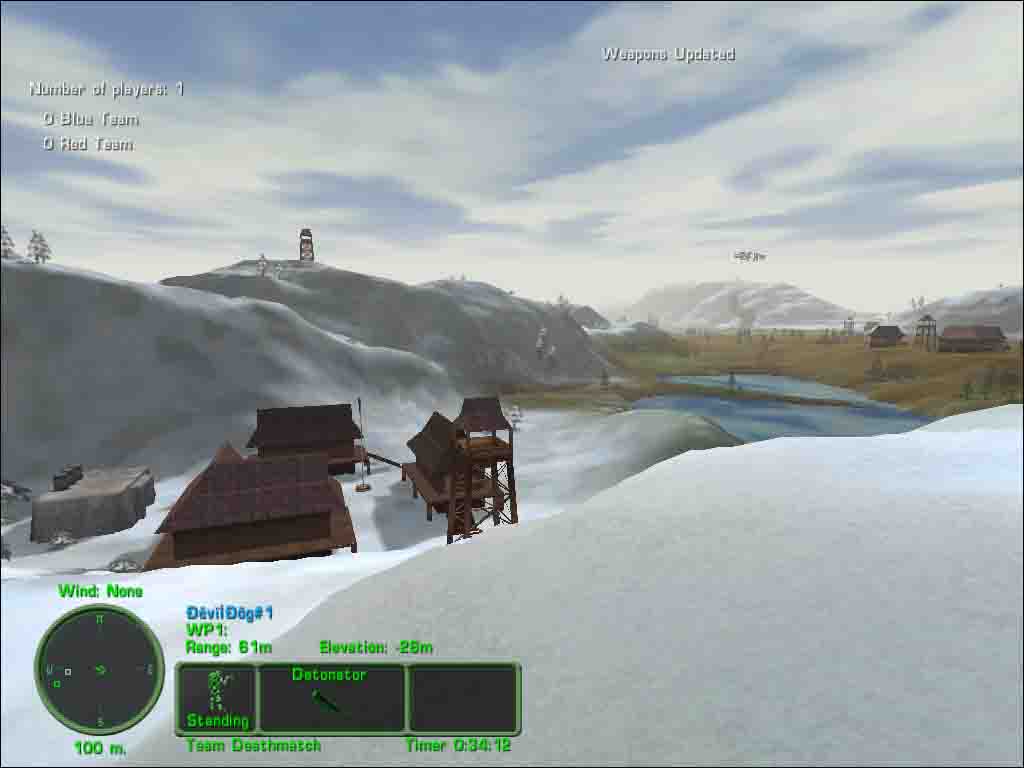1024x768 pixels.
Task: Select the Detonator weapon slot
Action: [332, 697]
